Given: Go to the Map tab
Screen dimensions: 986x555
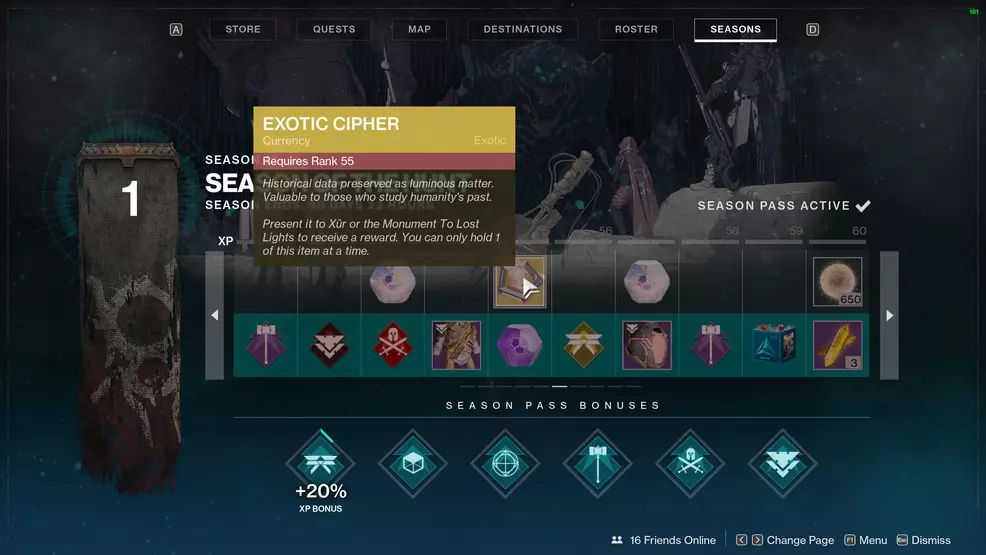Looking at the screenshot, I should 419,29.
